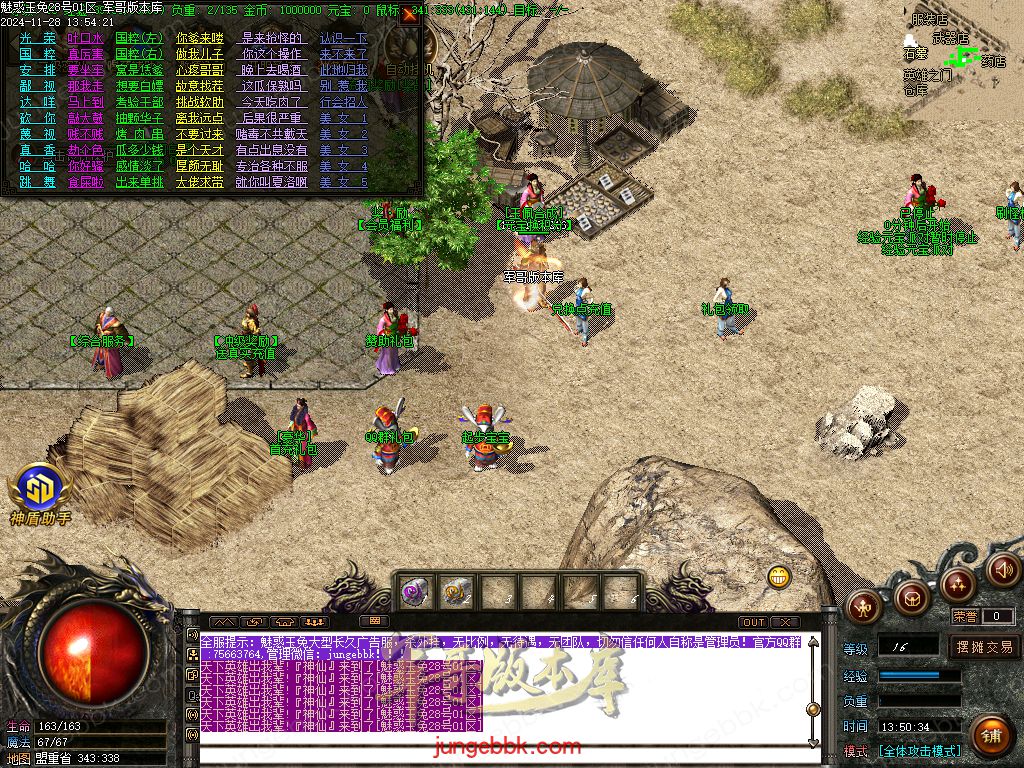Select the 跳舞 emote link
The height and width of the screenshot is (768, 1024).
[38, 182]
